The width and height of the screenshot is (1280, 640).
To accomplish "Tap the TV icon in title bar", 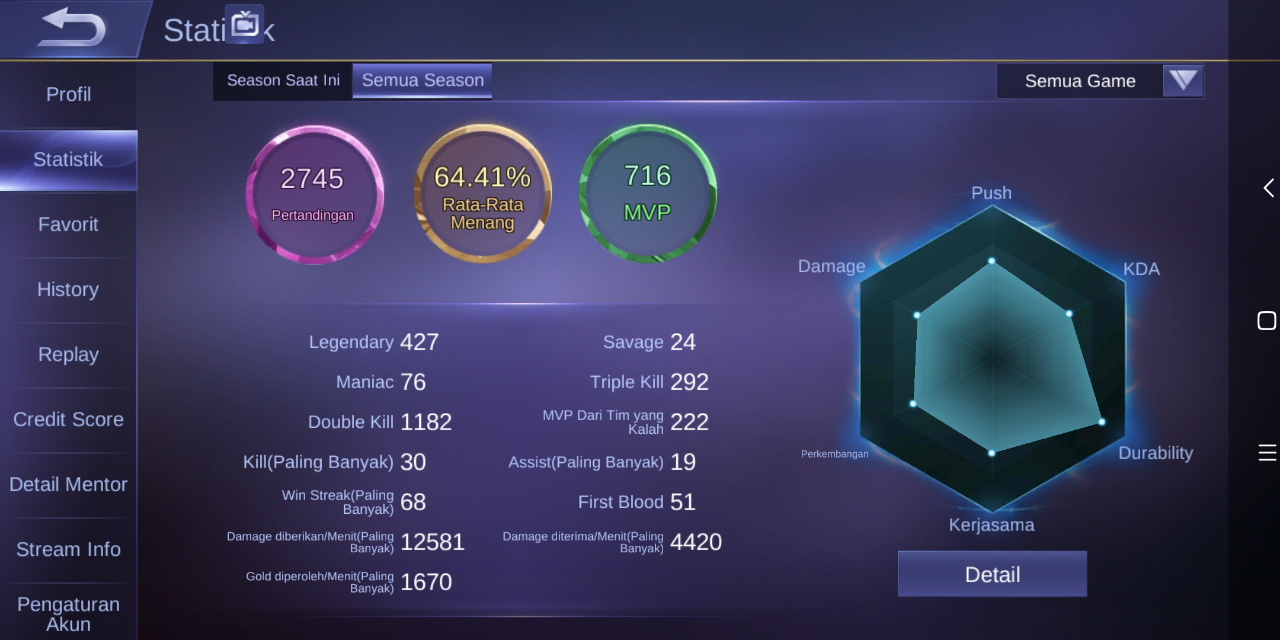I will coord(245,25).
